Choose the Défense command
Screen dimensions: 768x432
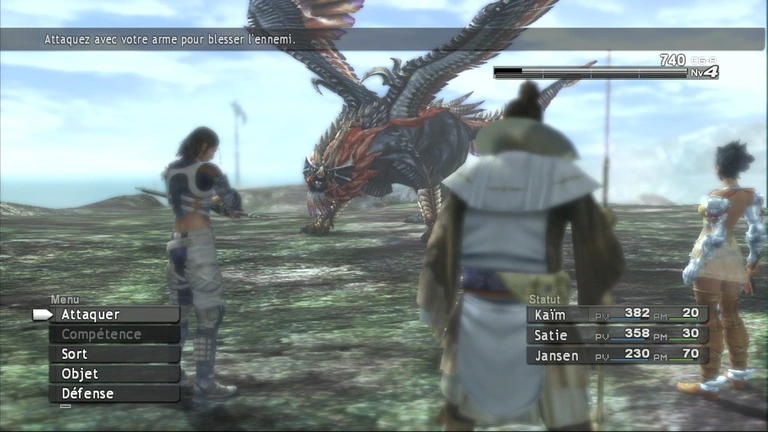click(114, 394)
